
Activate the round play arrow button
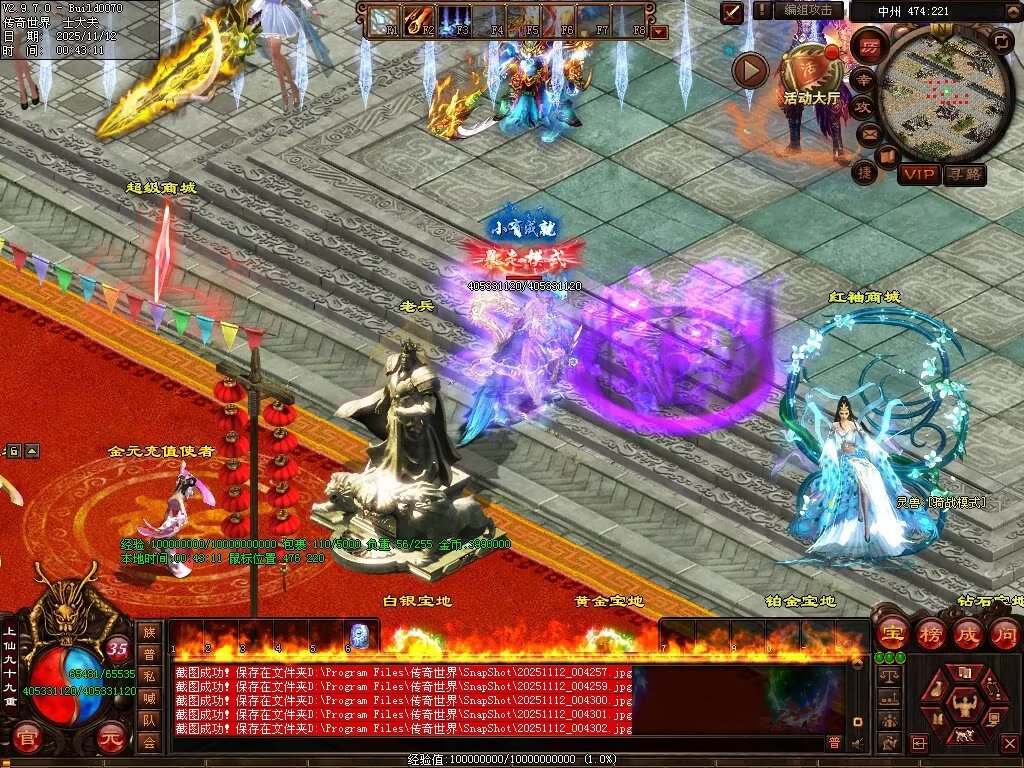pos(750,70)
